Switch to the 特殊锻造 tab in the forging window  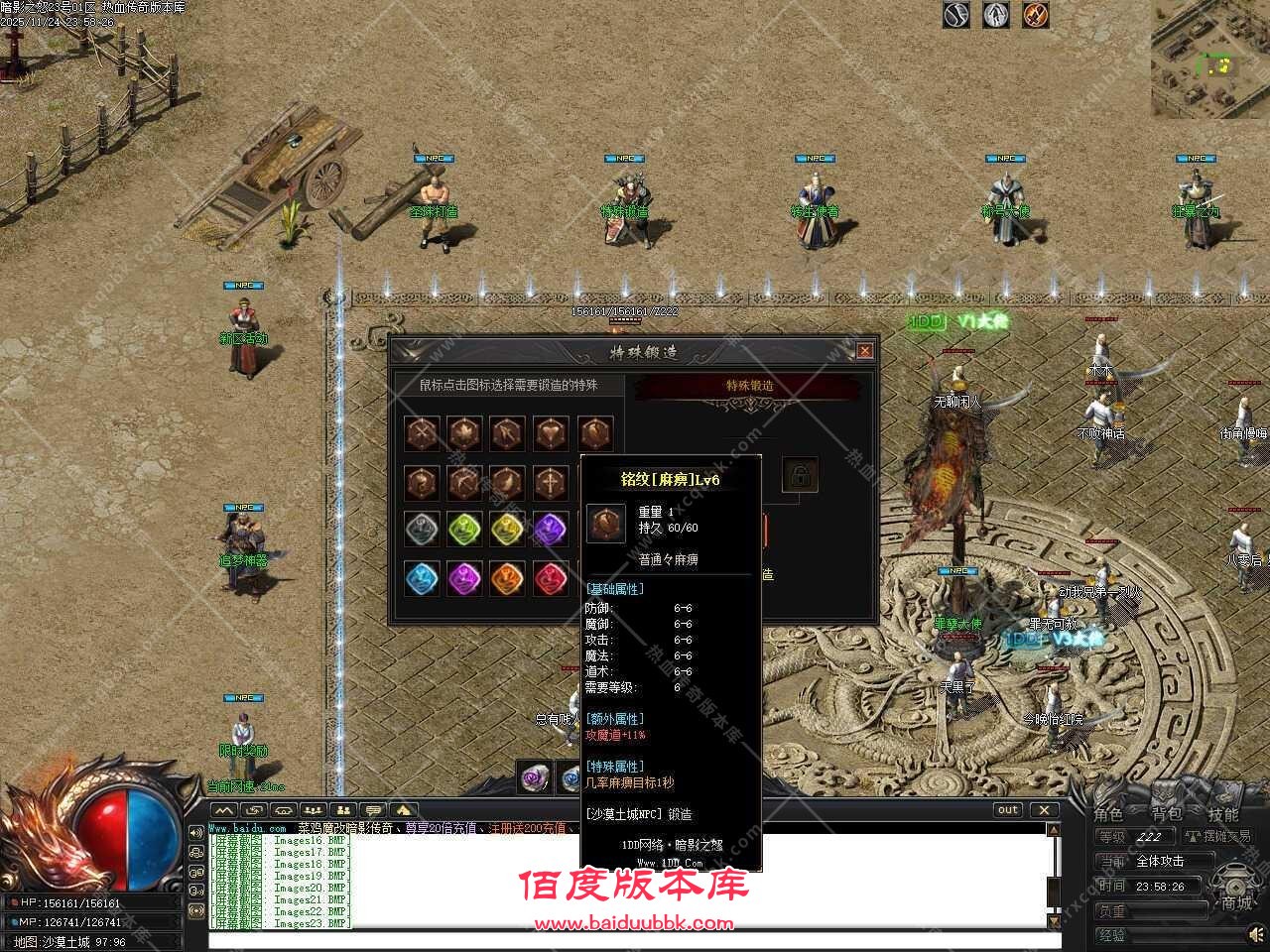pyautogui.click(x=749, y=386)
